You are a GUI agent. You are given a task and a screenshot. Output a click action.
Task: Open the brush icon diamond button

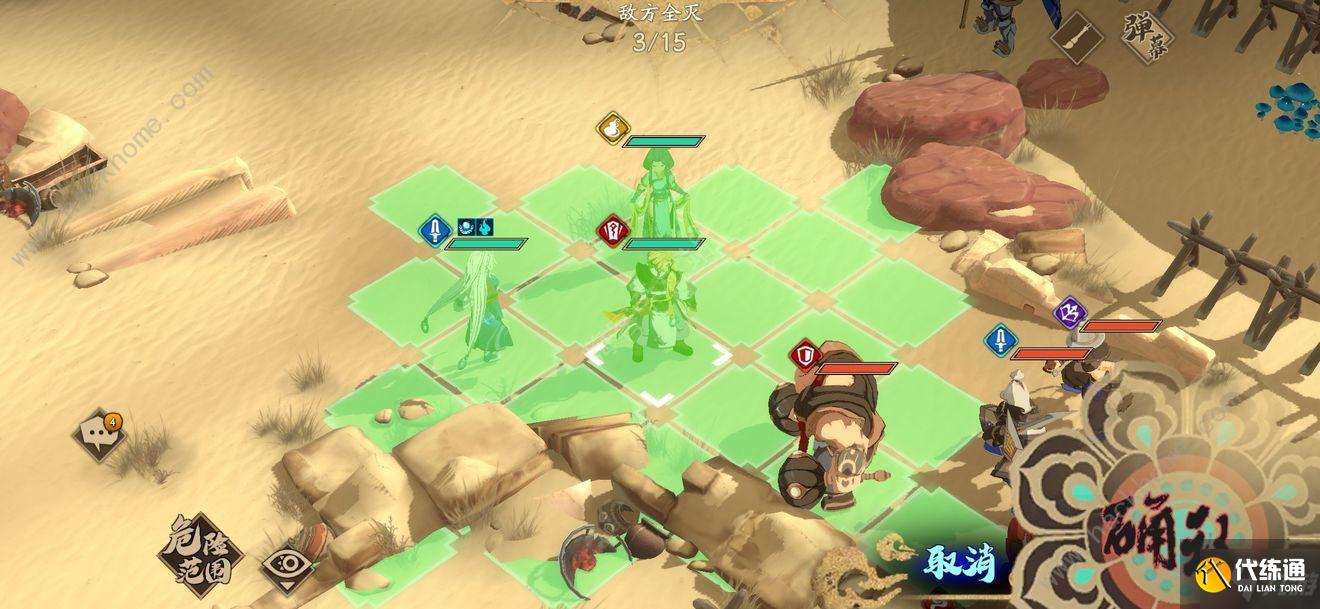pos(1077,38)
